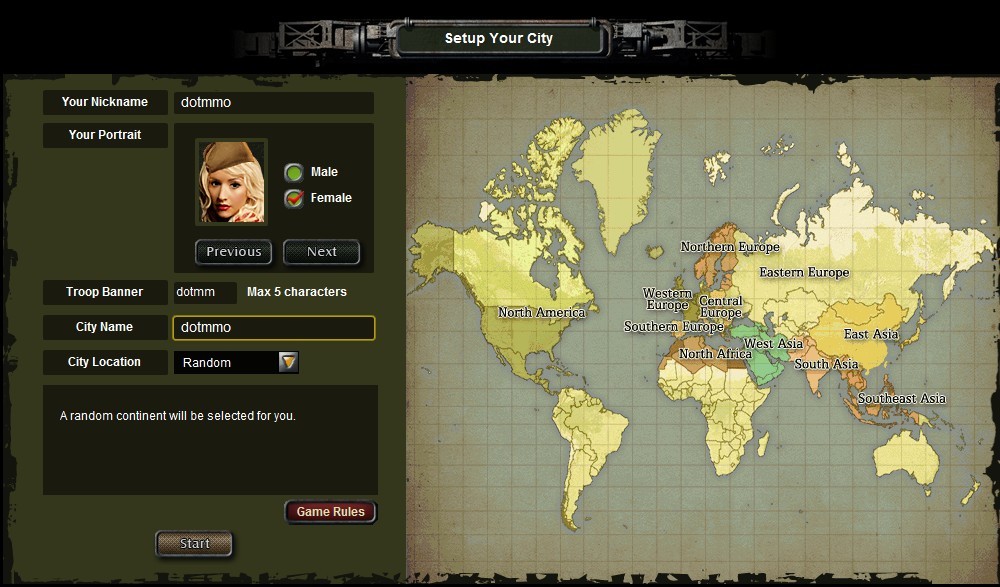Switch to the Next portrait
Screen dimensions: 1000x587
tap(321, 252)
